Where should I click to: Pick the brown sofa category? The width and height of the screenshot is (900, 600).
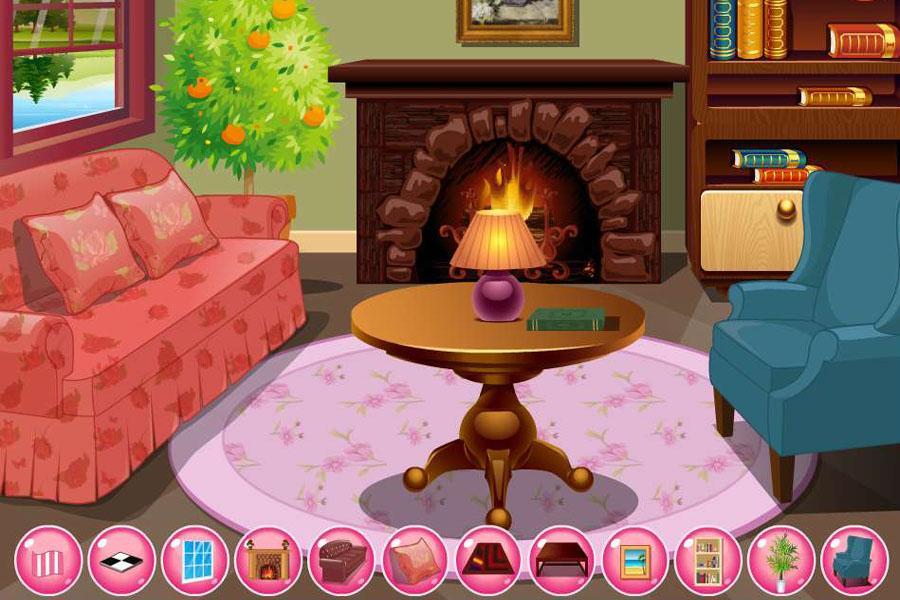pos(341,560)
